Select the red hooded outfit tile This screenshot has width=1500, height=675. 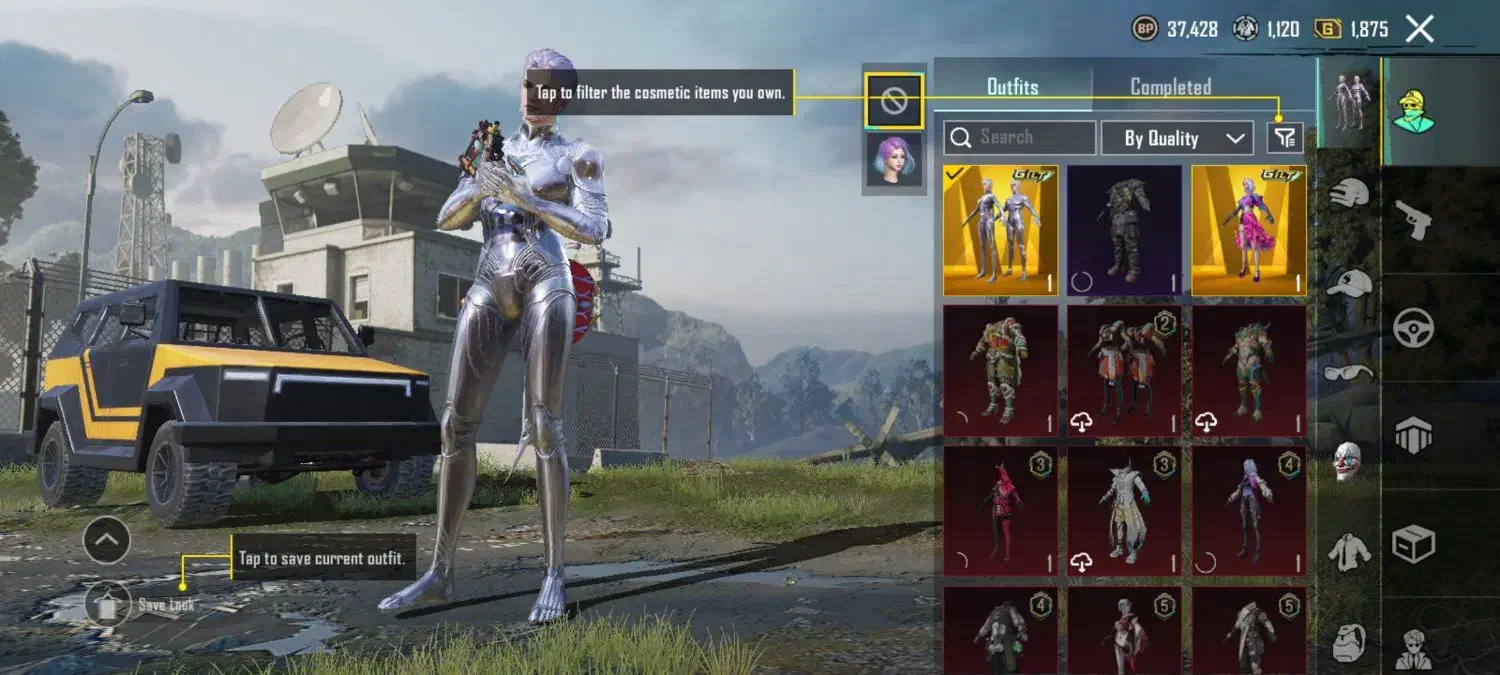tap(1000, 511)
